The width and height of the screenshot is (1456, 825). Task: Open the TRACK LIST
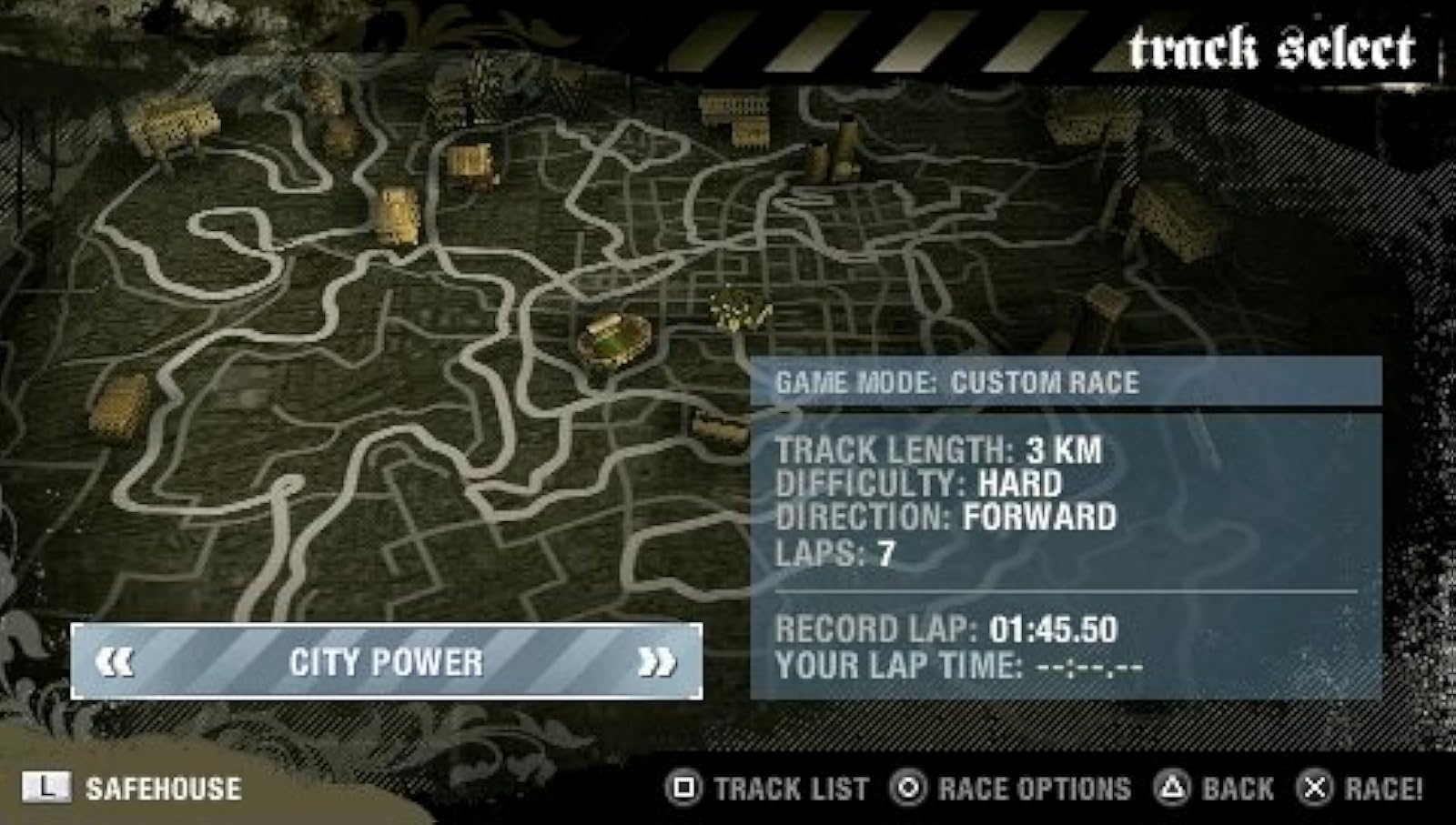pyautogui.click(x=788, y=788)
